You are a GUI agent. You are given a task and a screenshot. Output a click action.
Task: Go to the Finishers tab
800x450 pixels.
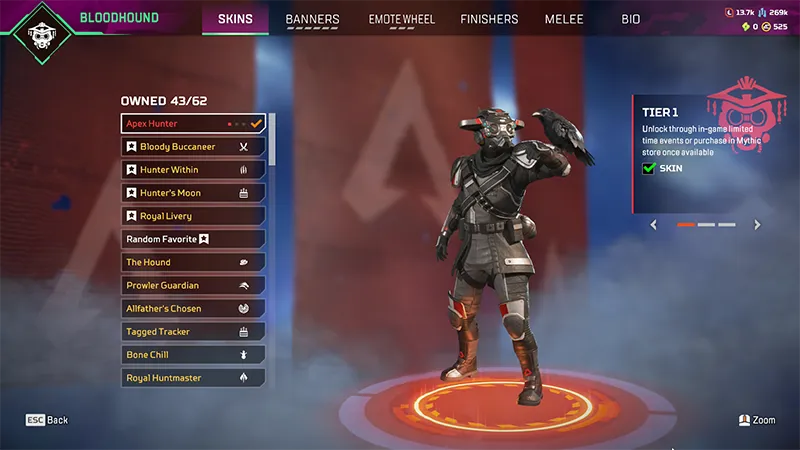(489, 19)
